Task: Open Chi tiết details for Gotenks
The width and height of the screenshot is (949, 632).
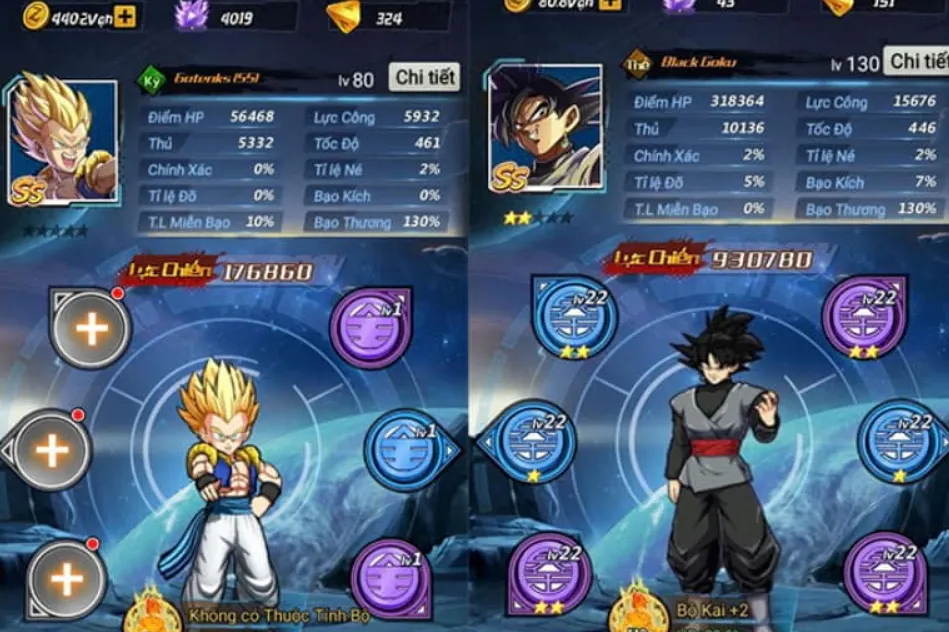Action: click(426, 77)
